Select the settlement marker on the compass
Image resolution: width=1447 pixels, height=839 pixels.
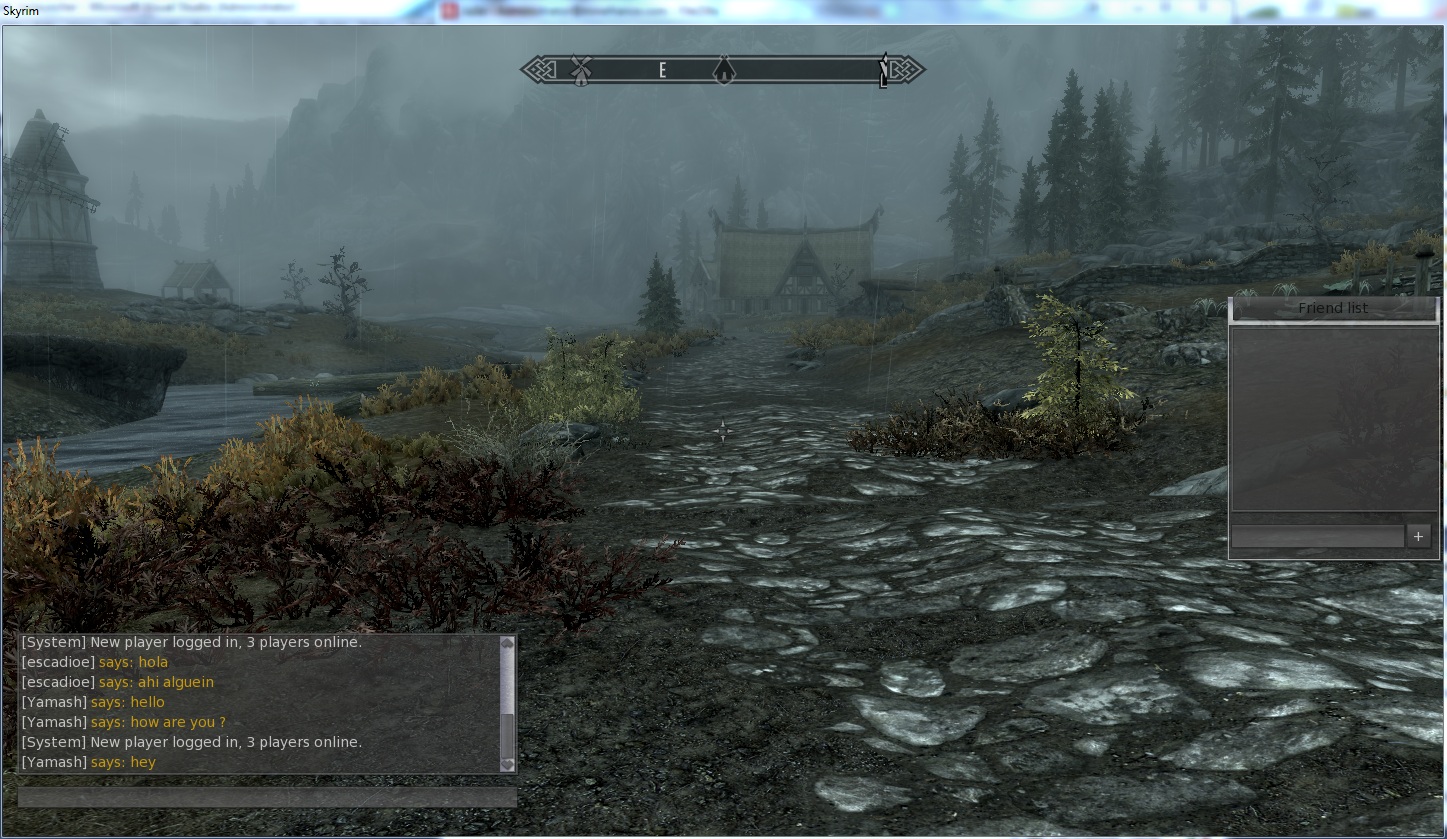(x=722, y=71)
